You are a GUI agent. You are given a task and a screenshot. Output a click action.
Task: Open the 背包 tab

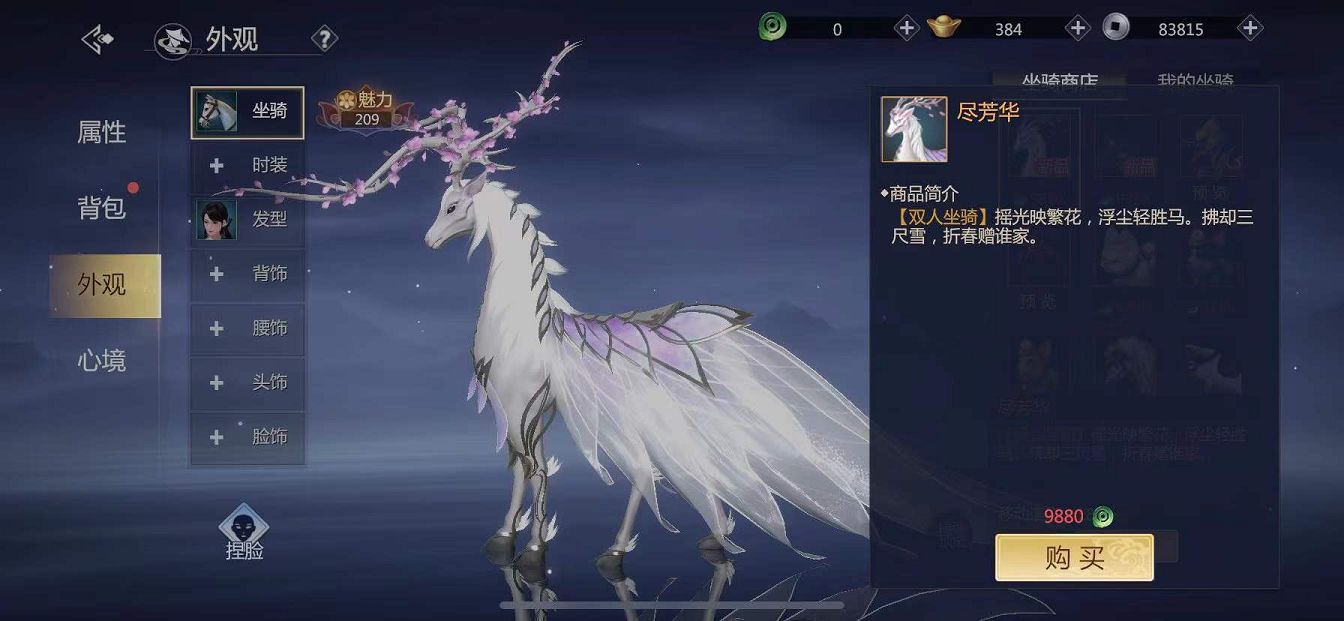tap(102, 208)
